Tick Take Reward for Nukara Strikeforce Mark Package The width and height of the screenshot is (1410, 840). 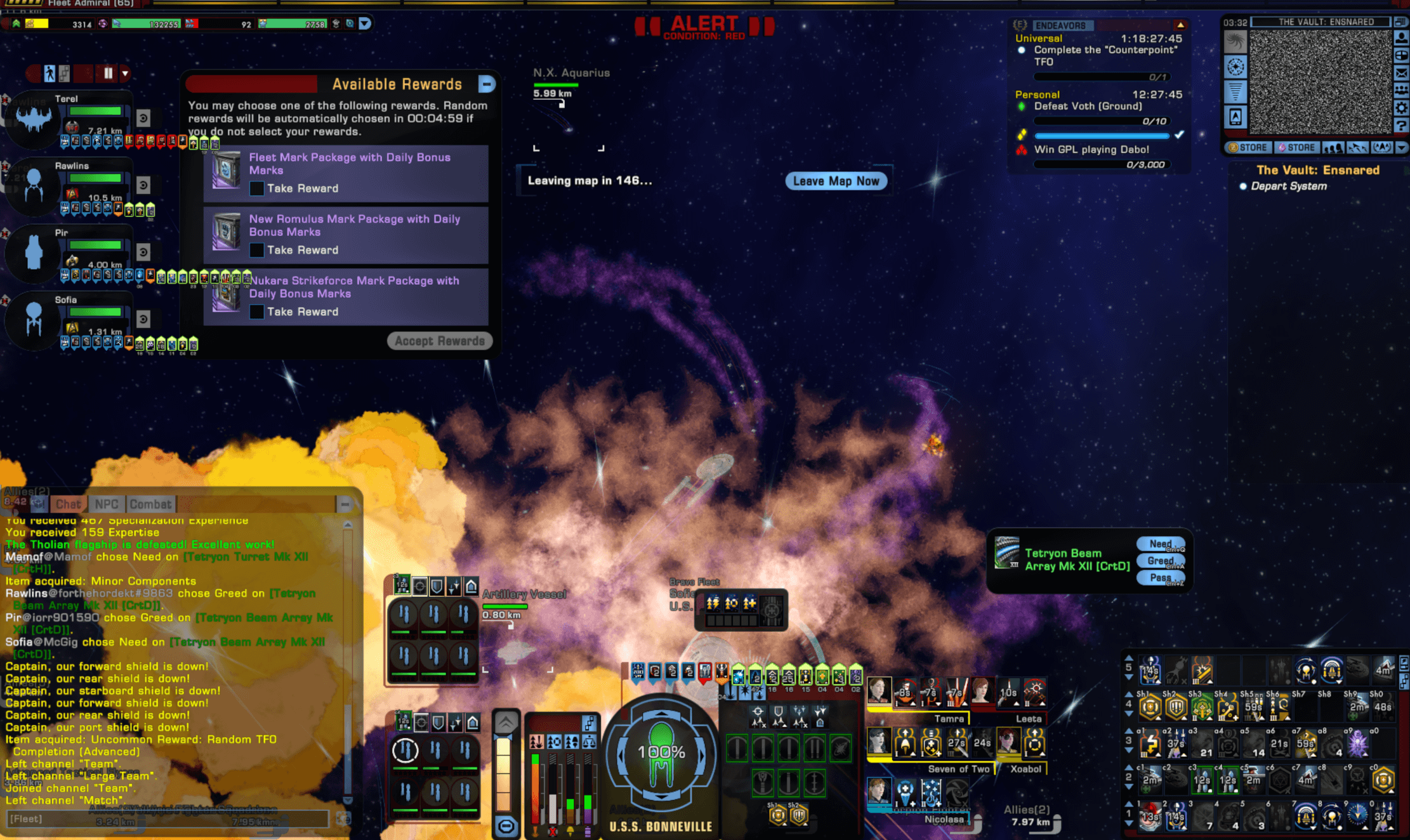click(257, 312)
